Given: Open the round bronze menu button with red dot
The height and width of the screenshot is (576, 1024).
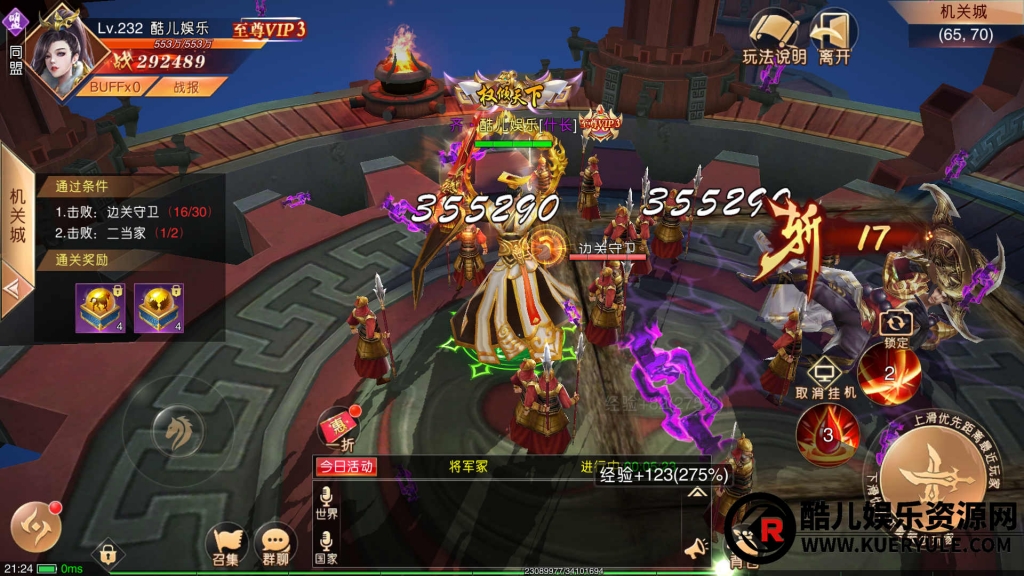Looking at the screenshot, I should click(36, 526).
